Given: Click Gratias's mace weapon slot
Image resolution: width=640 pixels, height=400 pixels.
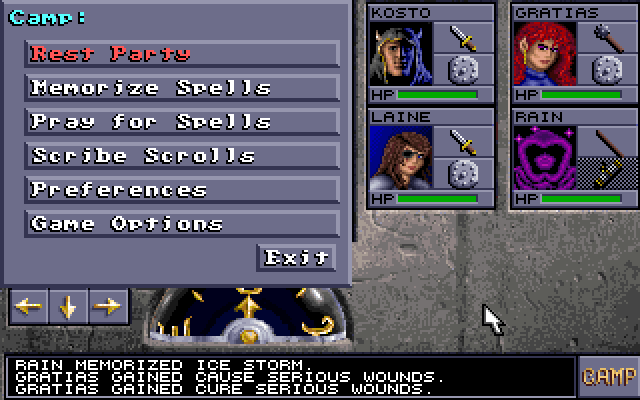Looking at the screenshot, I should tap(607, 39).
